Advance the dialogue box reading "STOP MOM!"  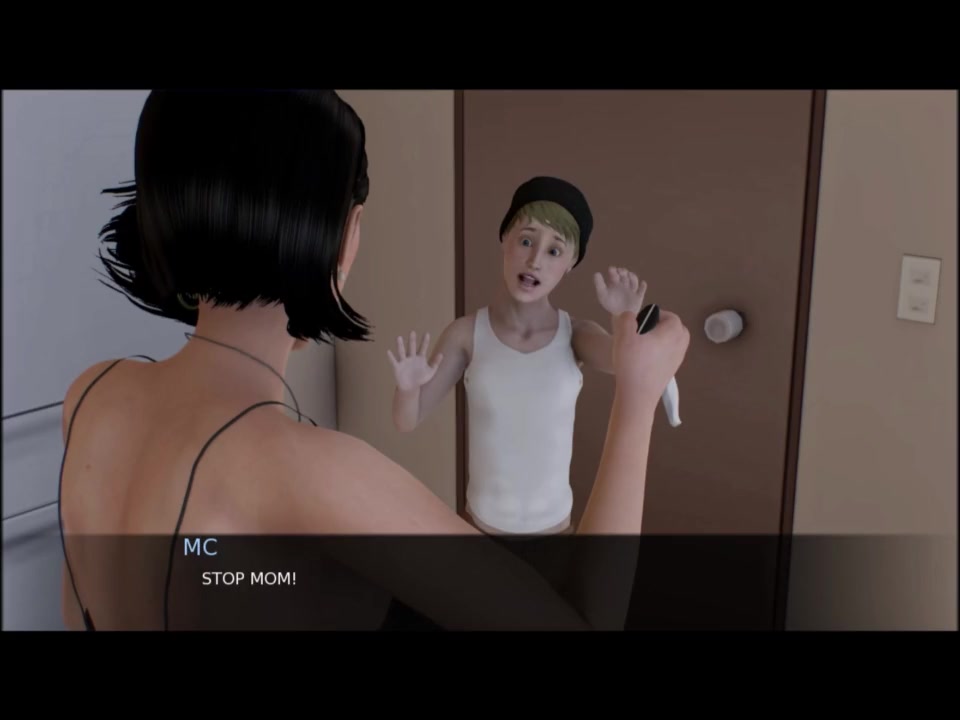coord(480,582)
